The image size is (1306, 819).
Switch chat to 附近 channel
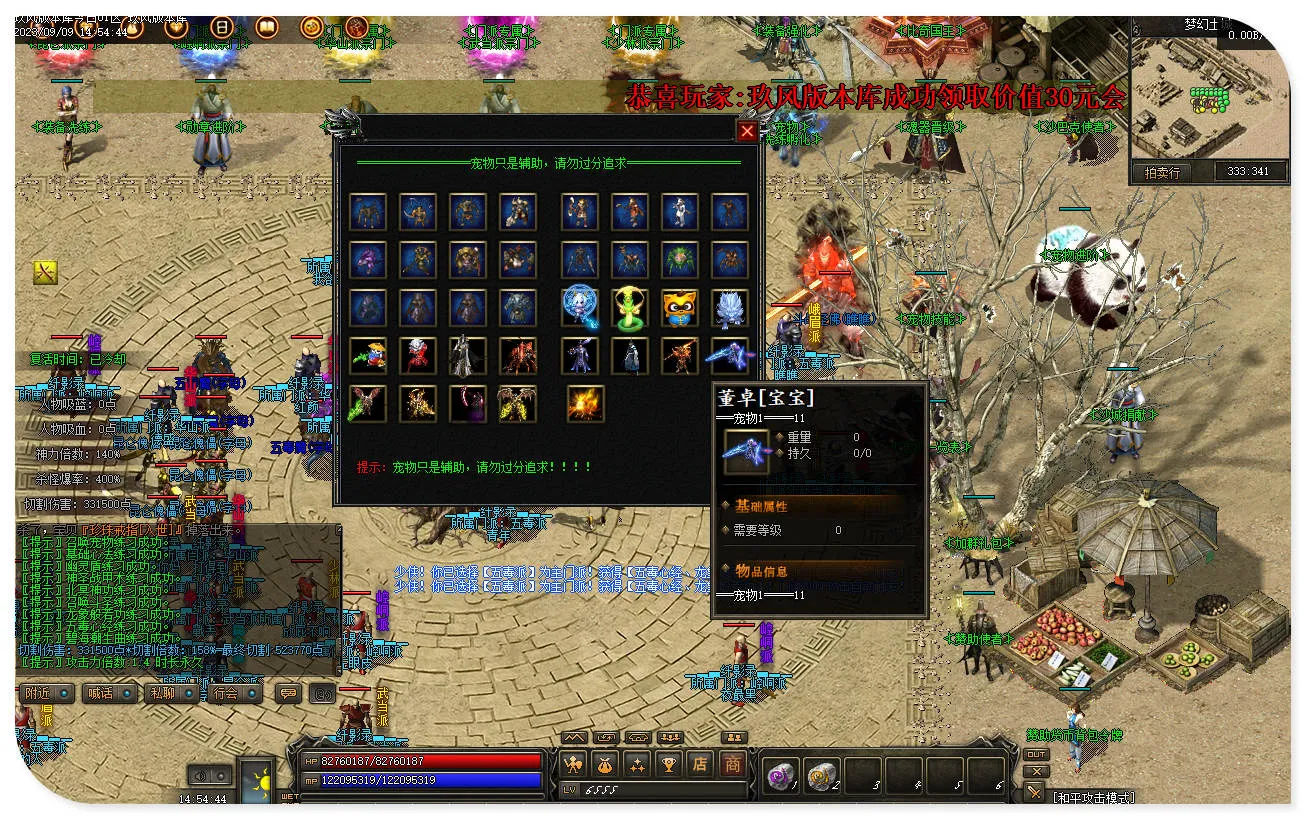(x=46, y=693)
